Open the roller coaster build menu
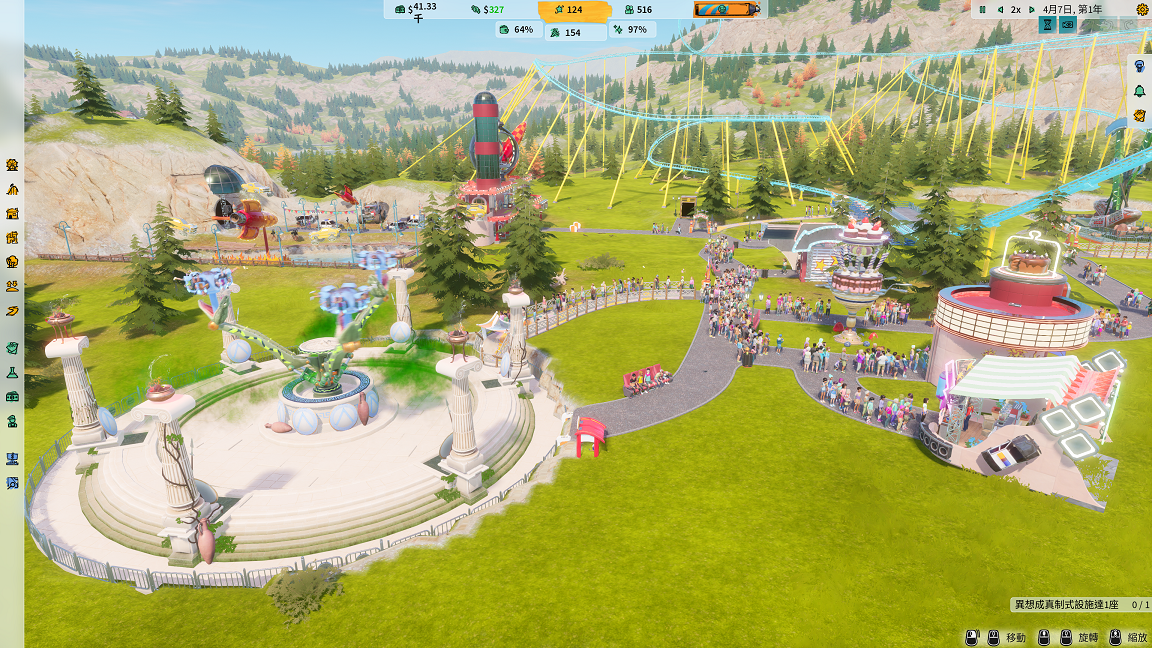Screen dimensions: 1152x648 pos(12,189)
